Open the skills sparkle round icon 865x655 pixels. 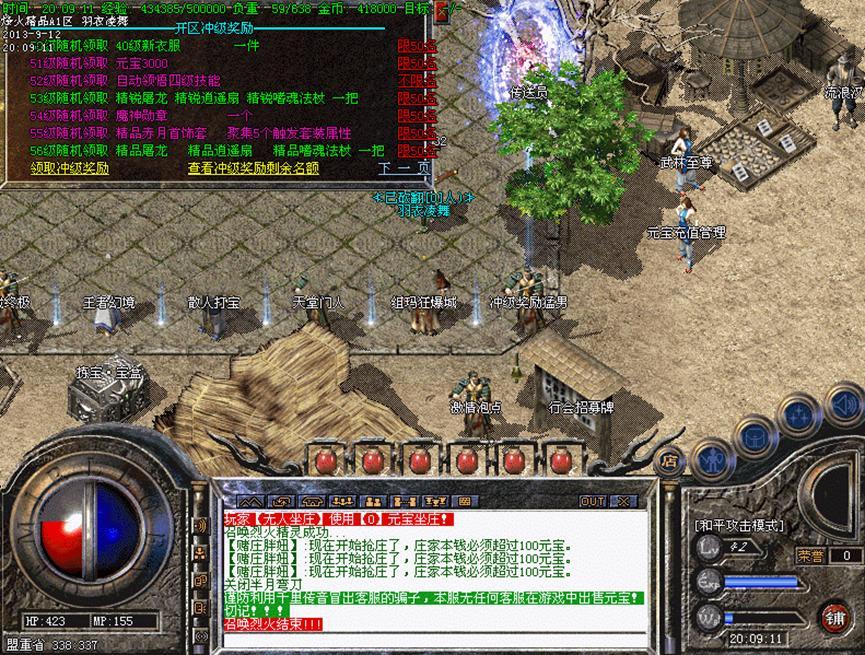click(x=799, y=414)
